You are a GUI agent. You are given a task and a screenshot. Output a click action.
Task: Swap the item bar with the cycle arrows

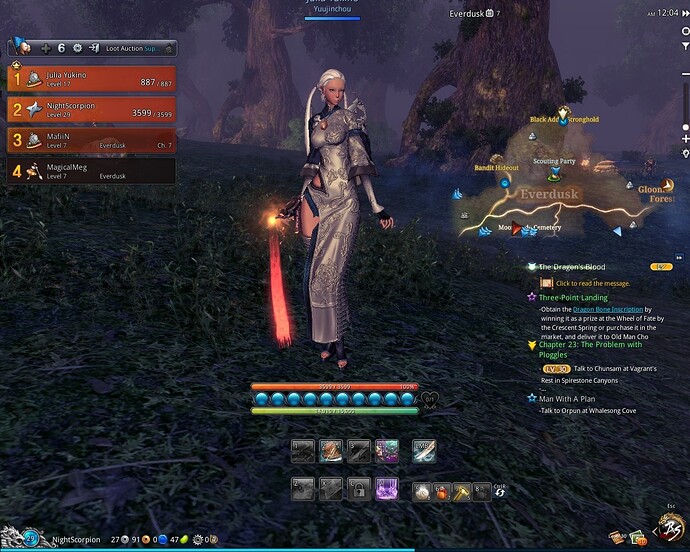coord(499,493)
